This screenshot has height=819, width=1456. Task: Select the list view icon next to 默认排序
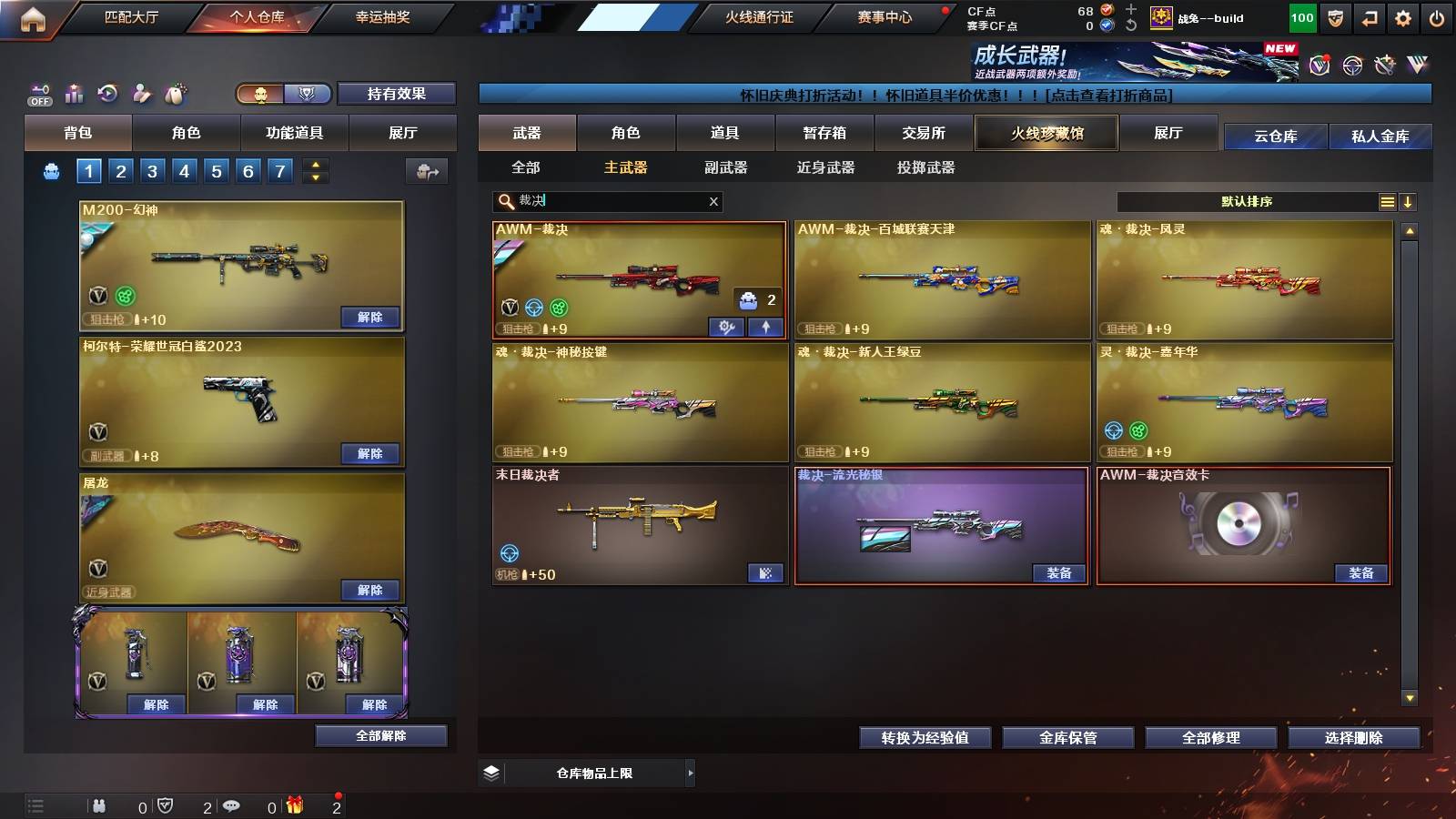[1388, 202]
